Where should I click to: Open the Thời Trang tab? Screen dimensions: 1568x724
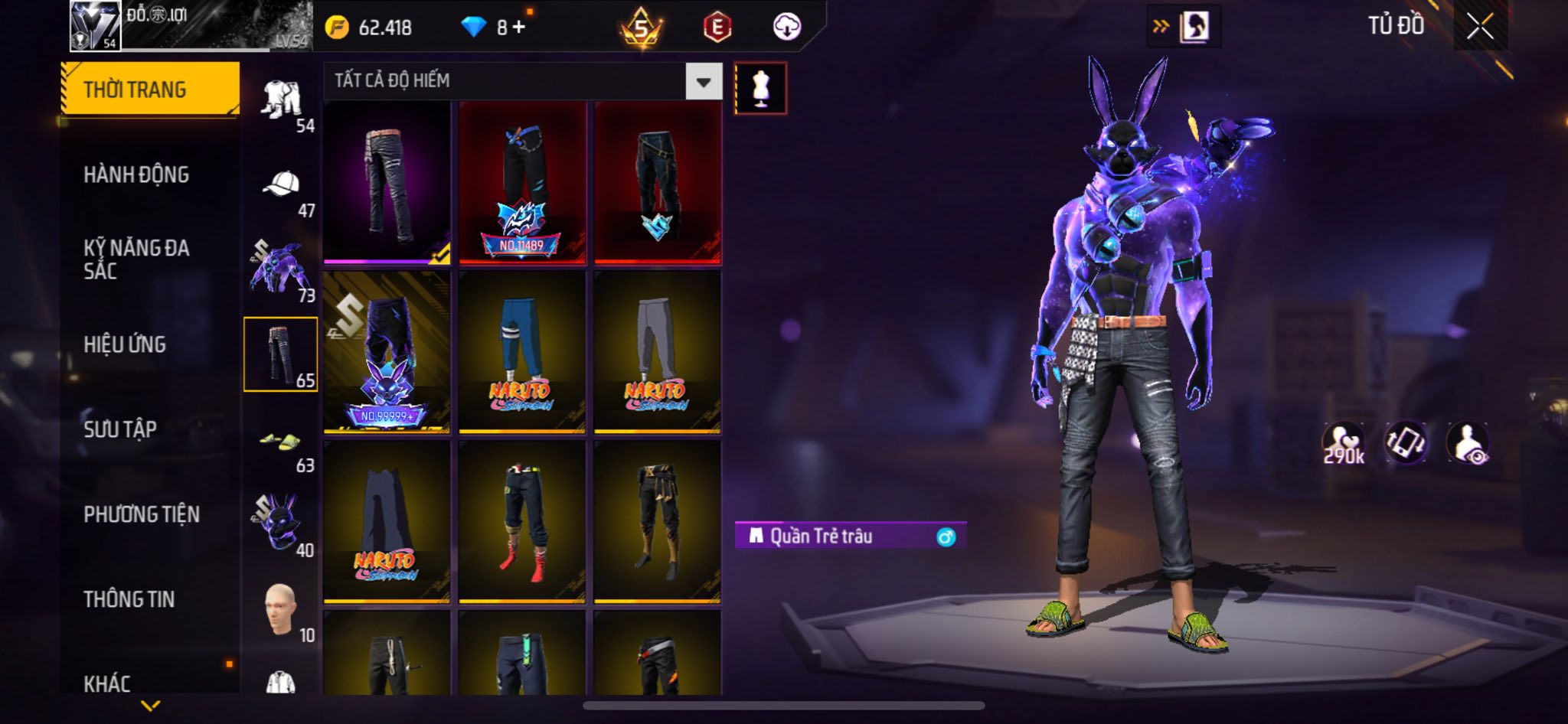[x=150, y=90]
